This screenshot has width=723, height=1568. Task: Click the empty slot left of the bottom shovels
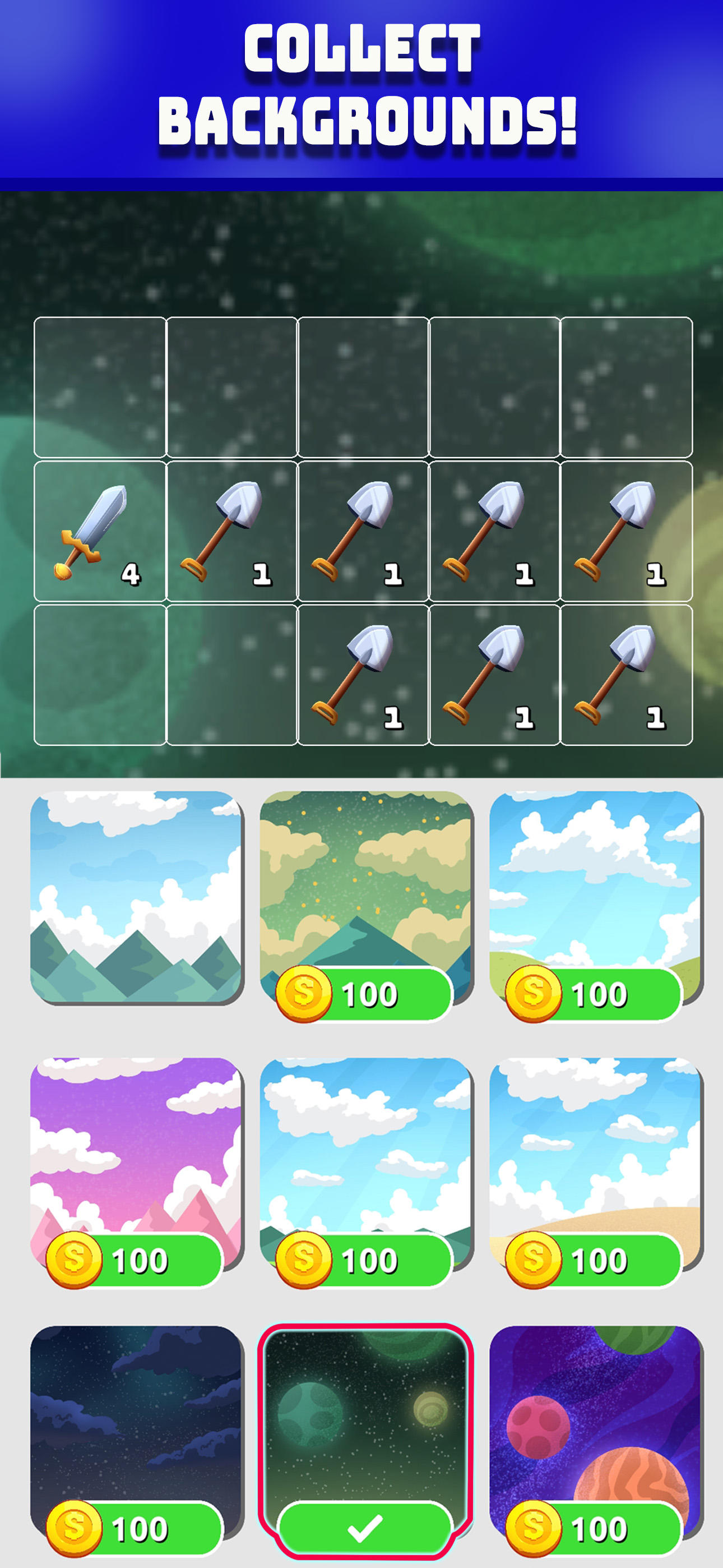coord(231,676)
